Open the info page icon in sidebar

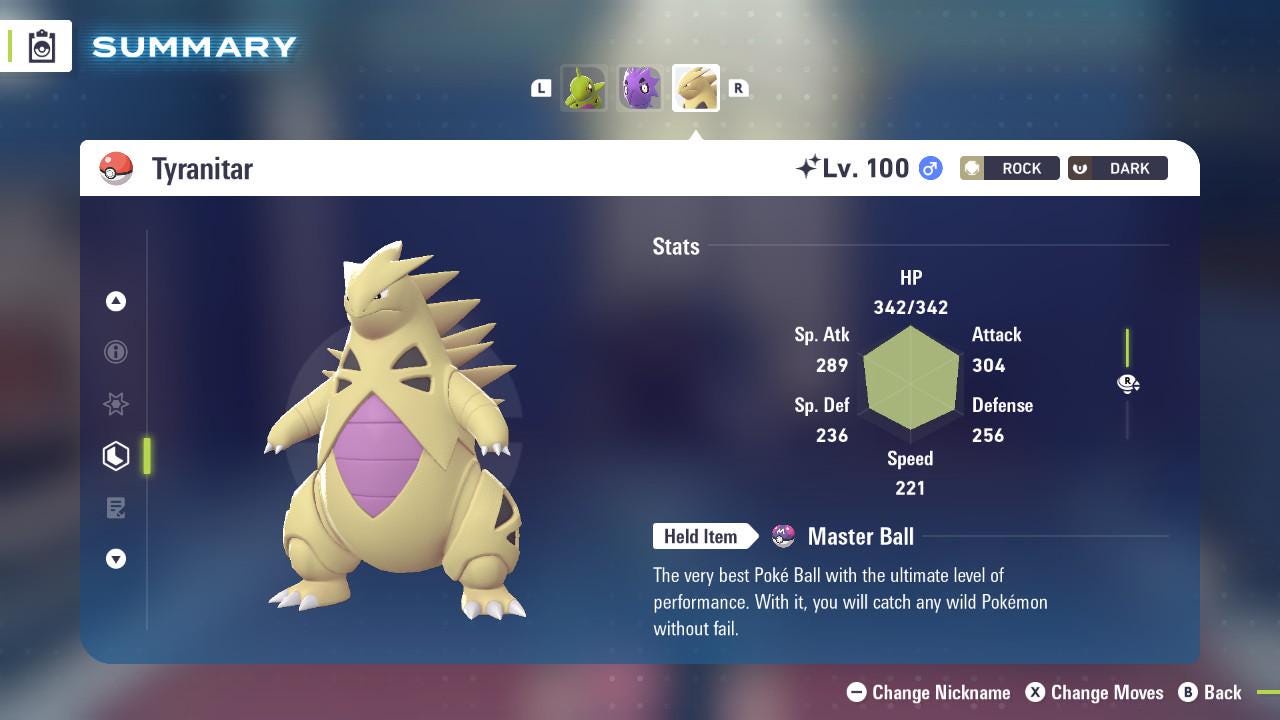pyautogui.click(x=116, y=352)
